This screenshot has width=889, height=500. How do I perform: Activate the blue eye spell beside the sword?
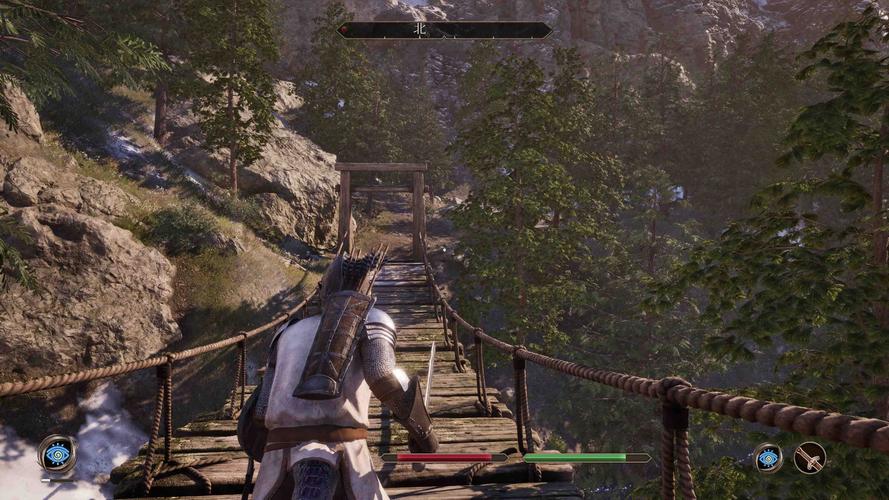pos(768,458)
